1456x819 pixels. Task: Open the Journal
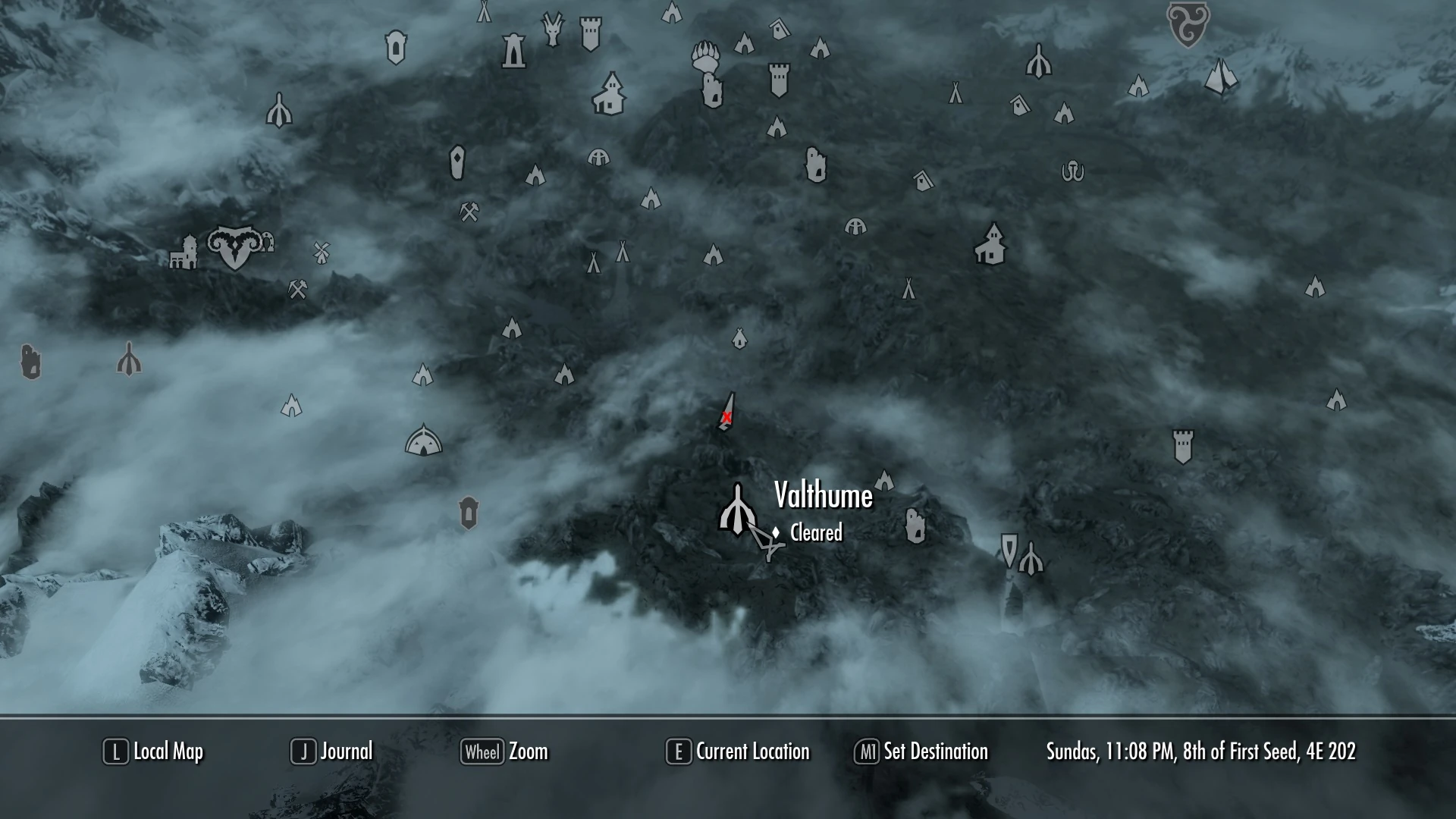(334, 752)
